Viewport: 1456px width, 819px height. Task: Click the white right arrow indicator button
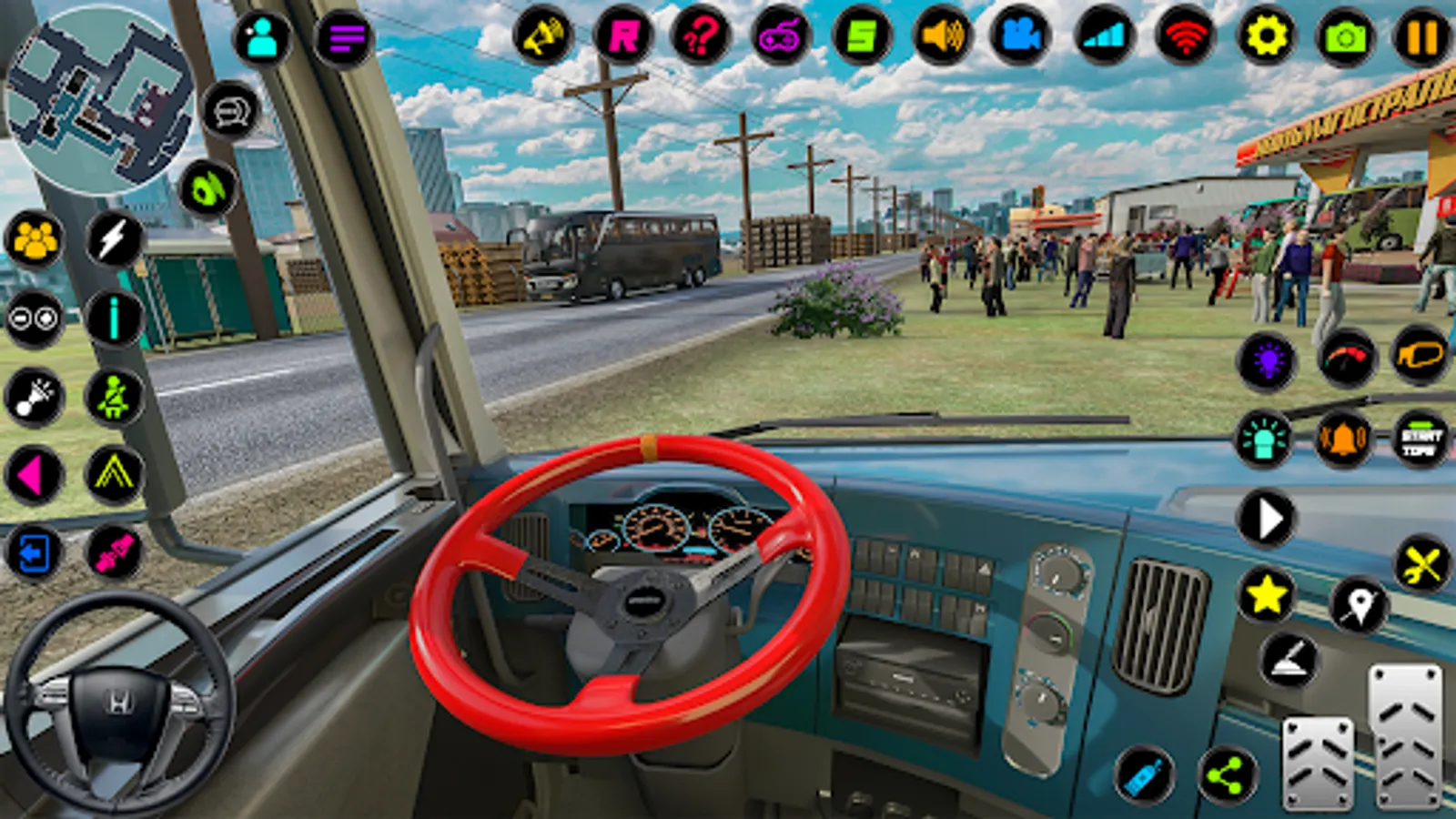tap(1267, 519)
